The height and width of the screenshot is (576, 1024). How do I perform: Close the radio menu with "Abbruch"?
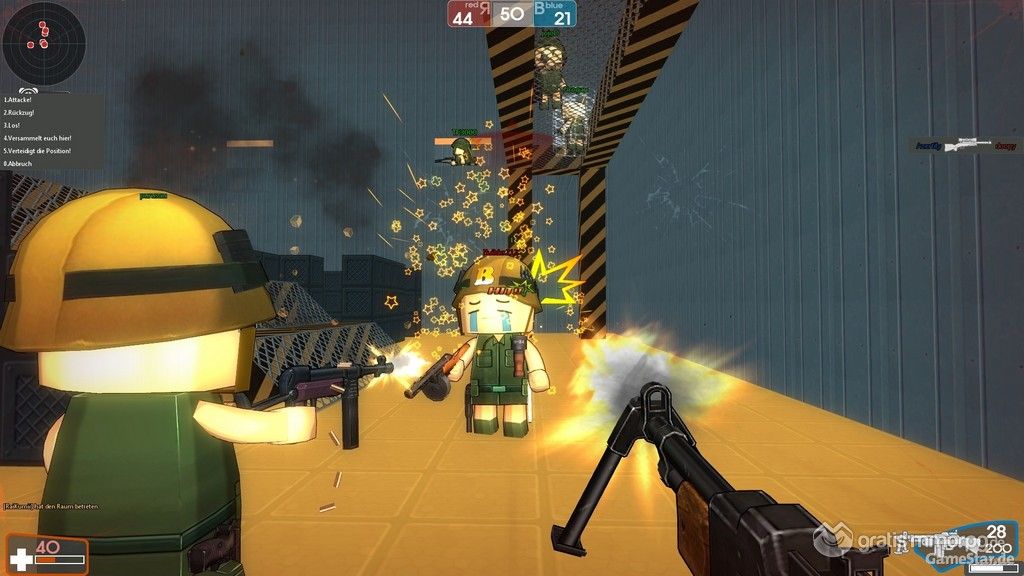tap(18, 163)
